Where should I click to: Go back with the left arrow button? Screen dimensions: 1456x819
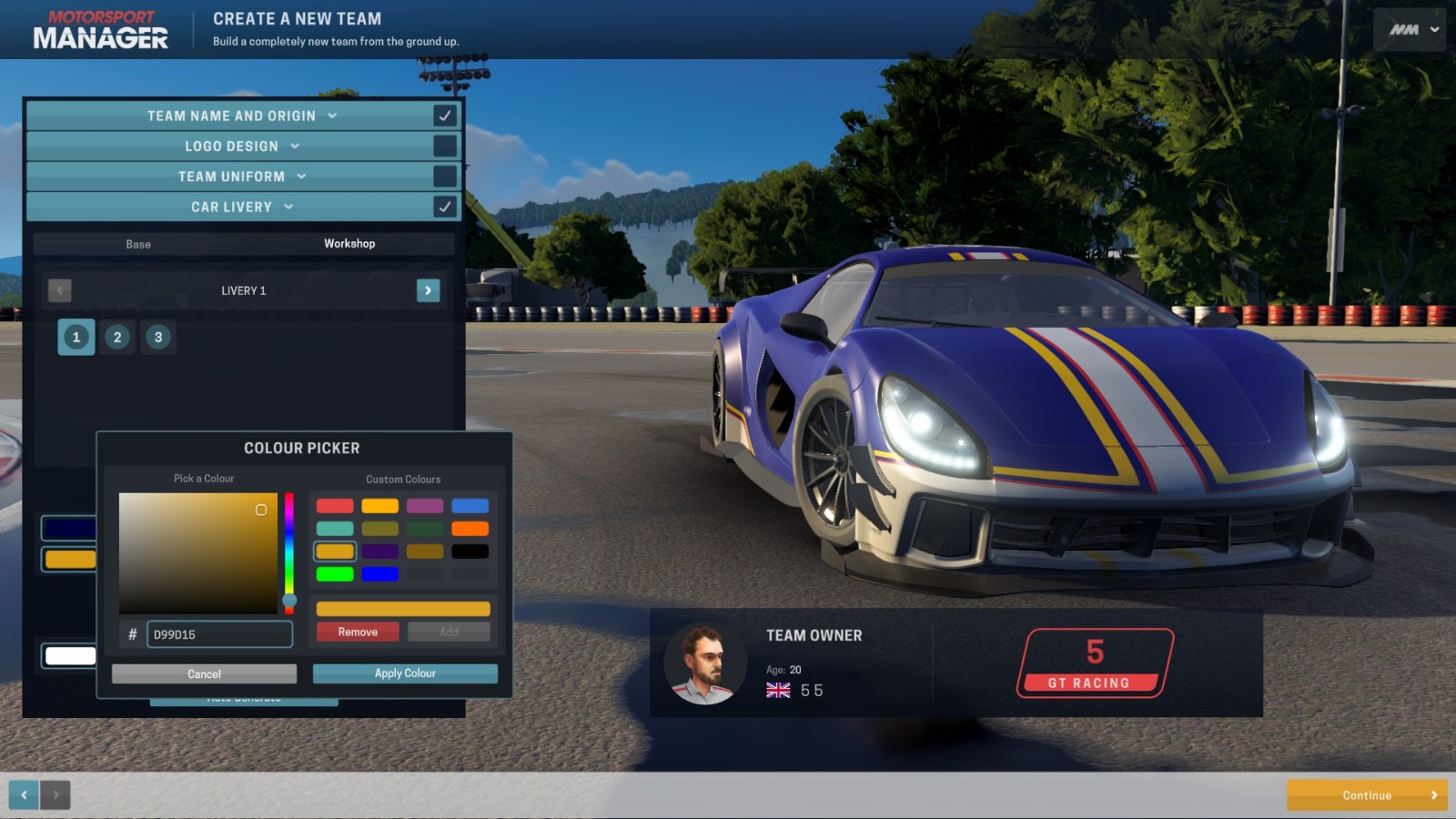coord(24,795)
